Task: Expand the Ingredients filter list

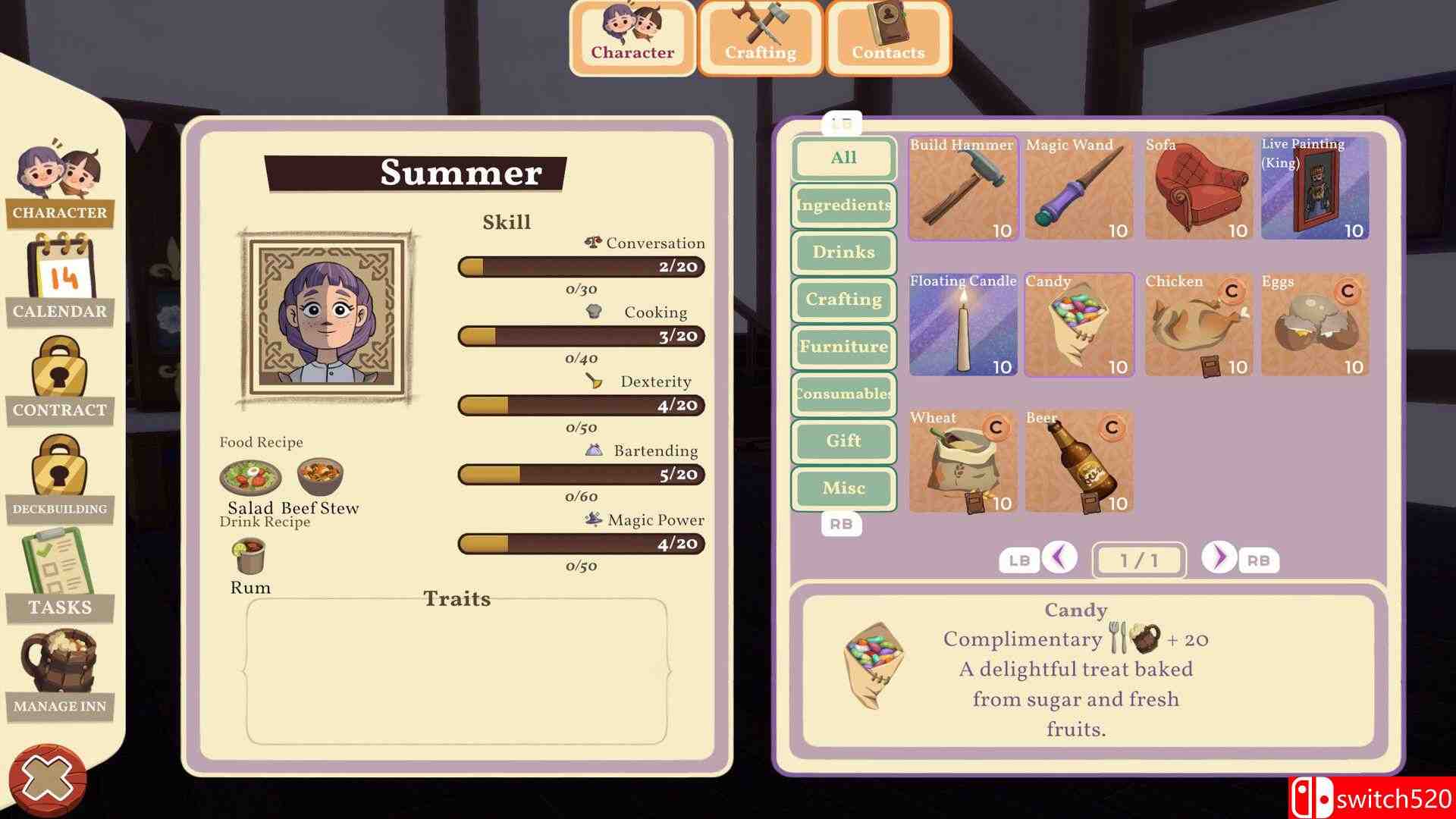Action: (x=843, y=206)
